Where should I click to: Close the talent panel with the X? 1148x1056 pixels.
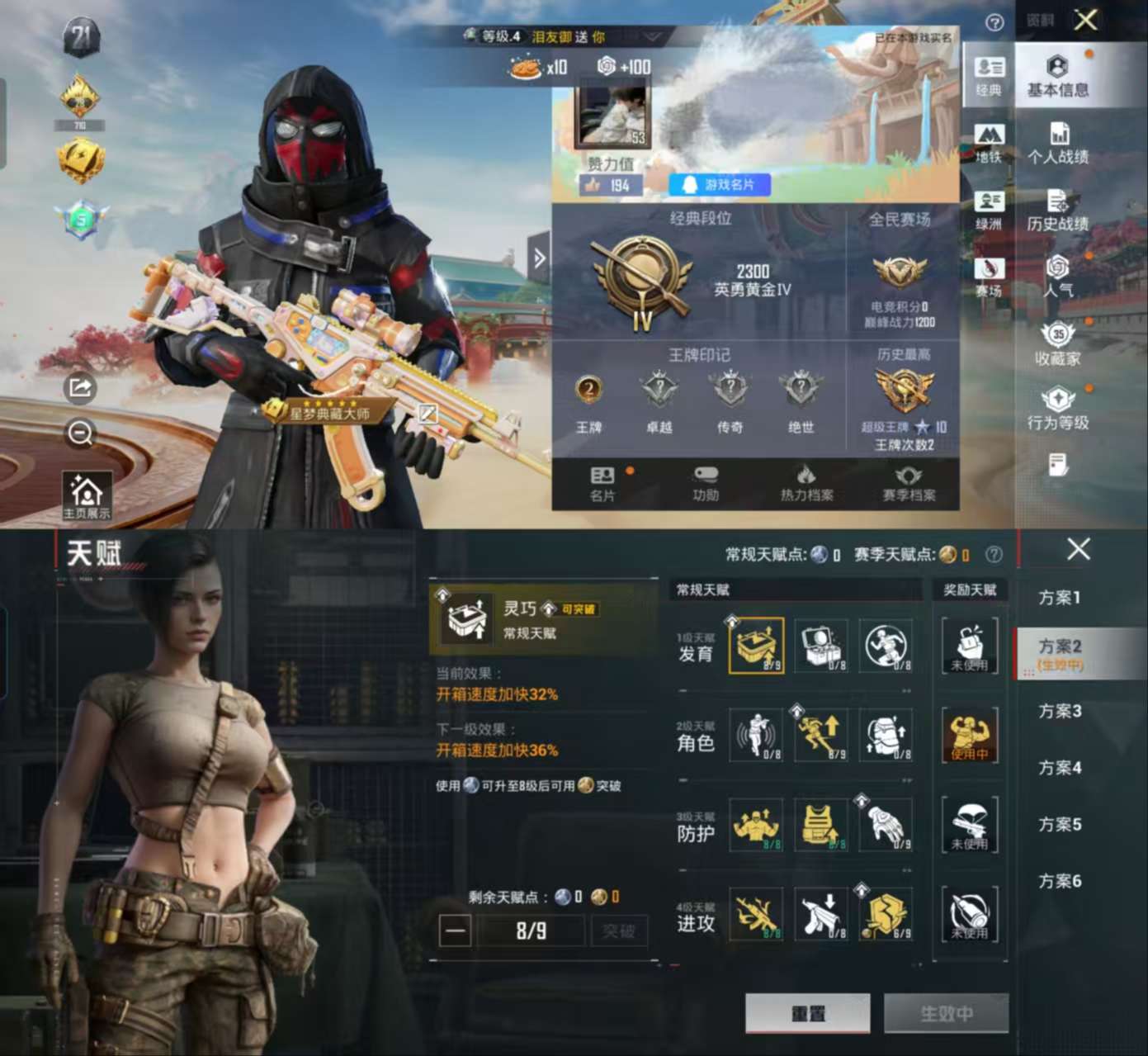click(1078, 549)
